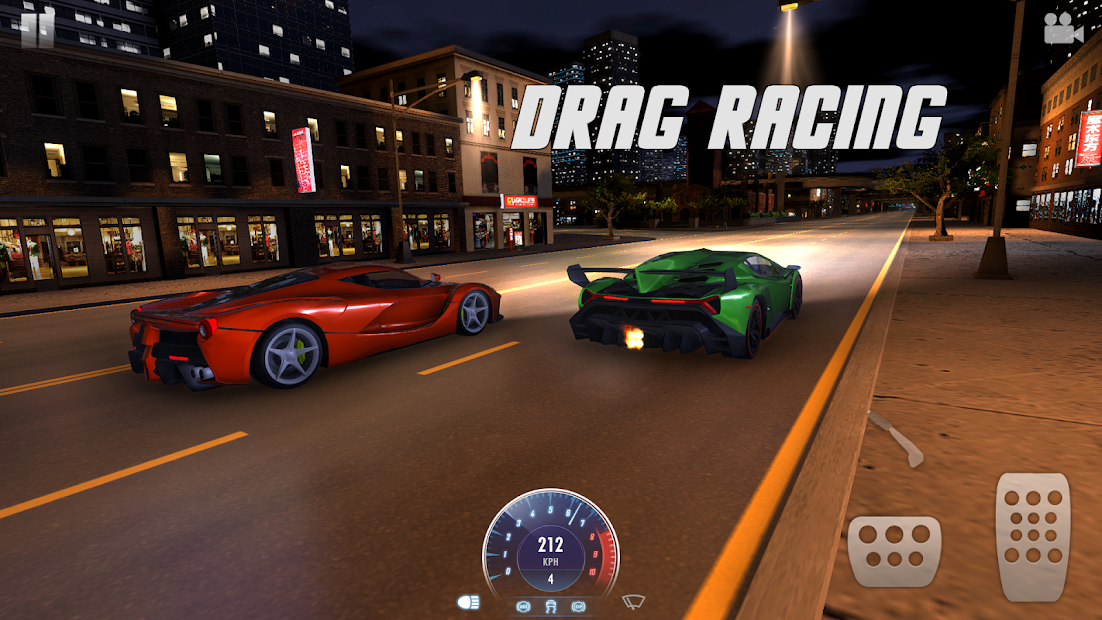Screen dimensions: 1102x620
Task: Switch camera view using the camera icon
Action: click(1064, 29)
